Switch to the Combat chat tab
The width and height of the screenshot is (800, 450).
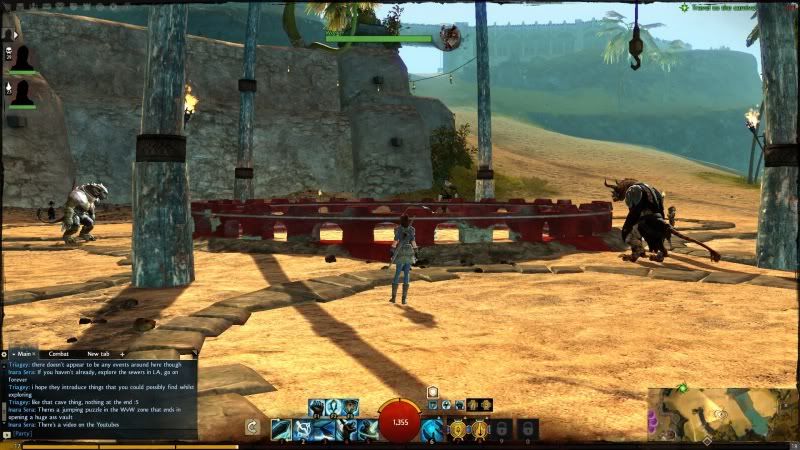tap(60, 354)
